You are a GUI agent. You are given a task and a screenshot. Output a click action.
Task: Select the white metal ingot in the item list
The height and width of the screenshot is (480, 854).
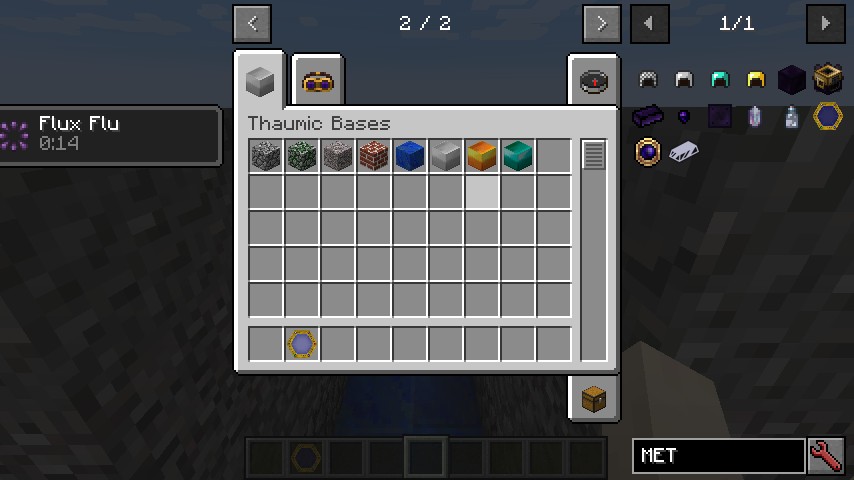pyautogui.click(x=684, y=152)
